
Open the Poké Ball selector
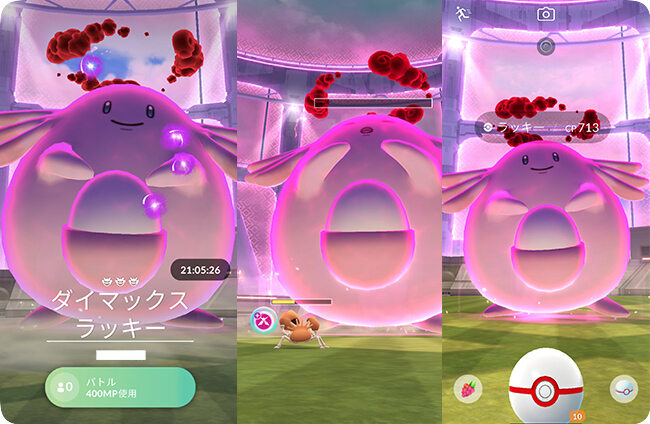click(x=624, y=389)
